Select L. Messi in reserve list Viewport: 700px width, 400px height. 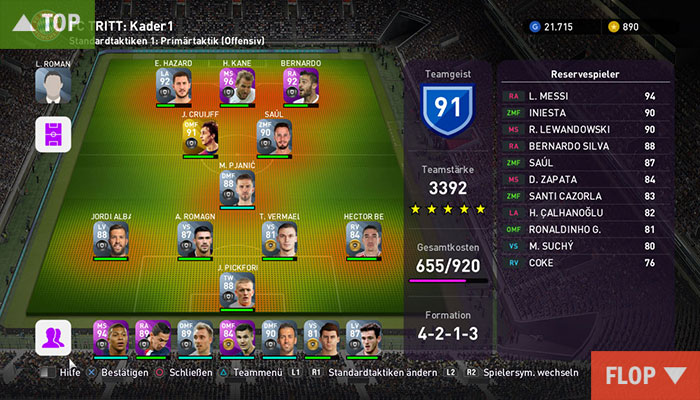click(x=585, y=96)
